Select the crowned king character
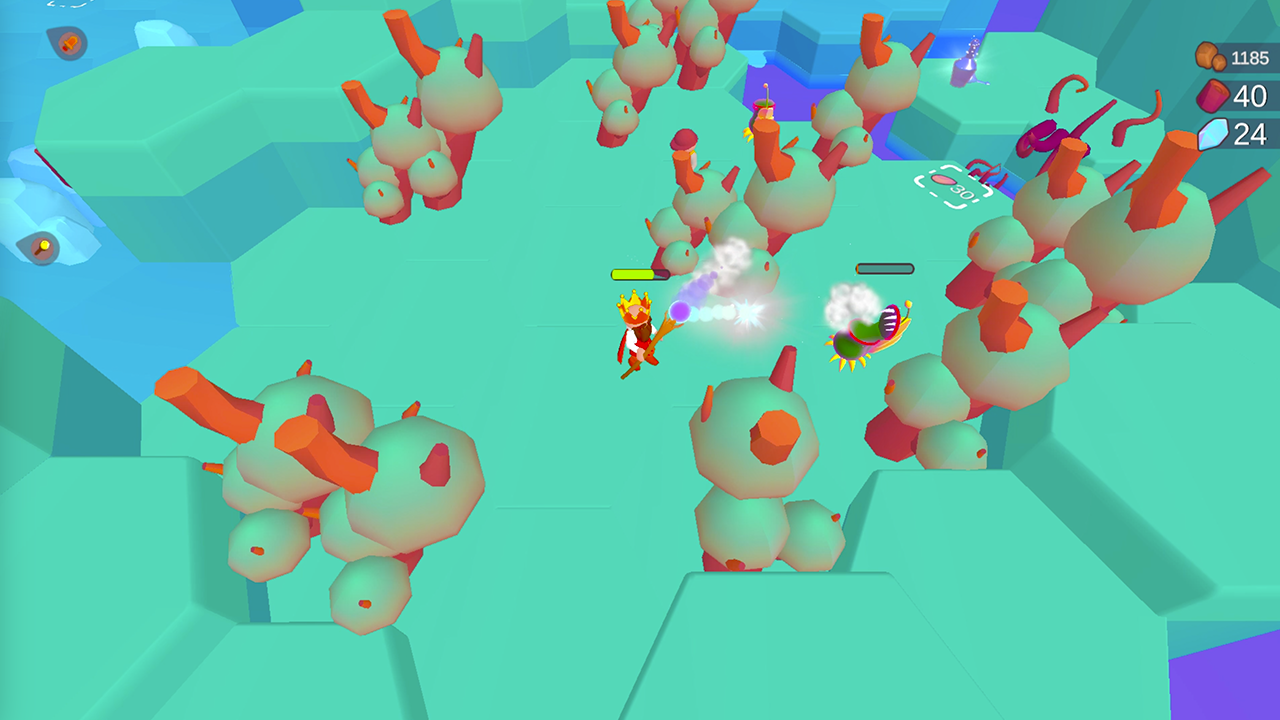 (x=633, y=330)
